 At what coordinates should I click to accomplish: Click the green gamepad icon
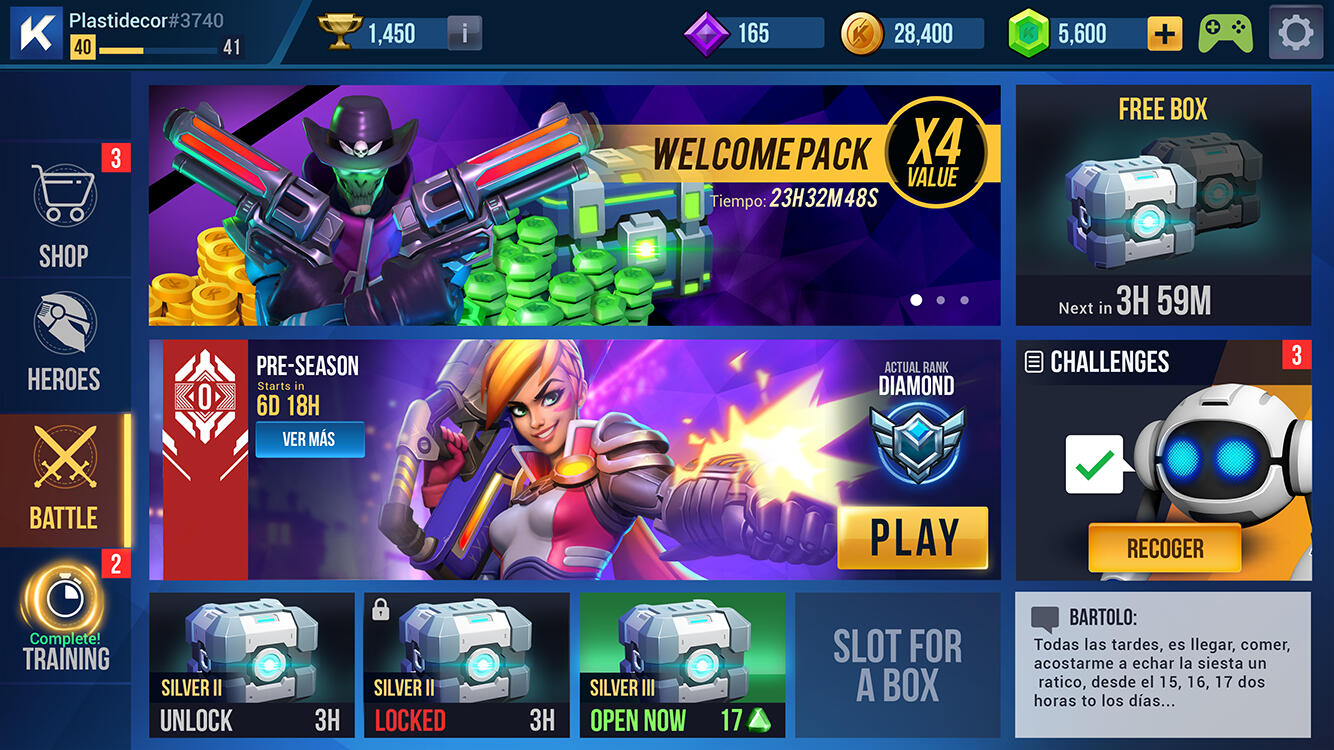click(x=1226, y=33)
